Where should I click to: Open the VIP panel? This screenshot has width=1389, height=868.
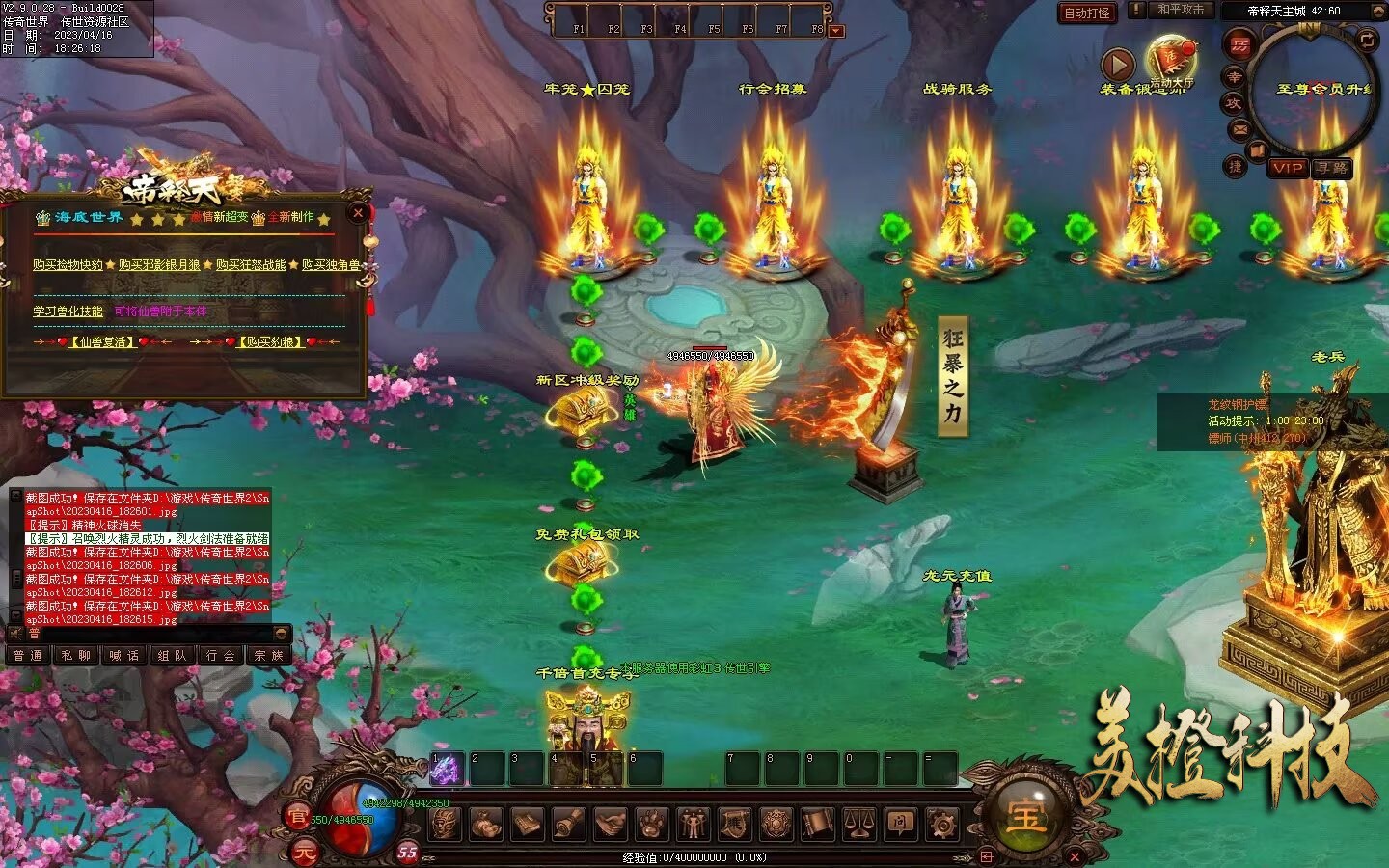tap(1288, 168)
